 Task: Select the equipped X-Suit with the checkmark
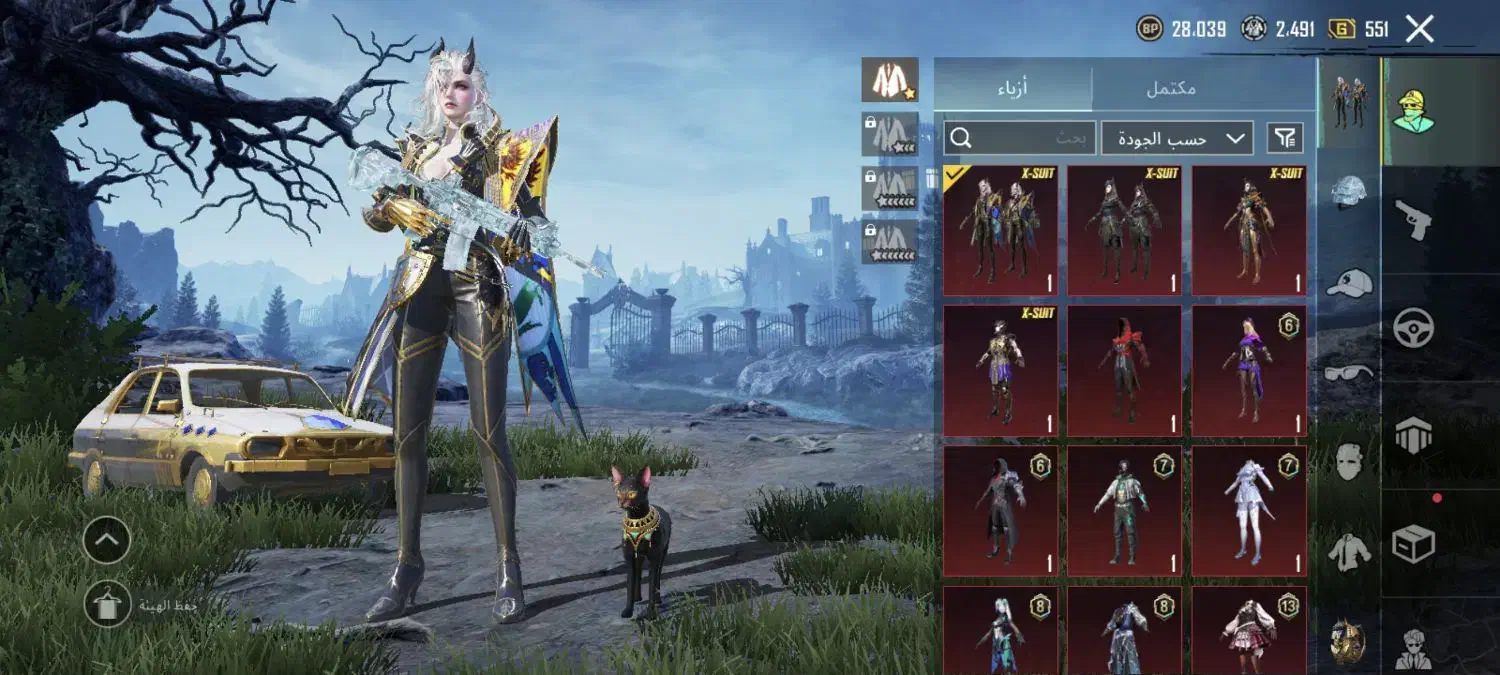(x=1000, y=231)
